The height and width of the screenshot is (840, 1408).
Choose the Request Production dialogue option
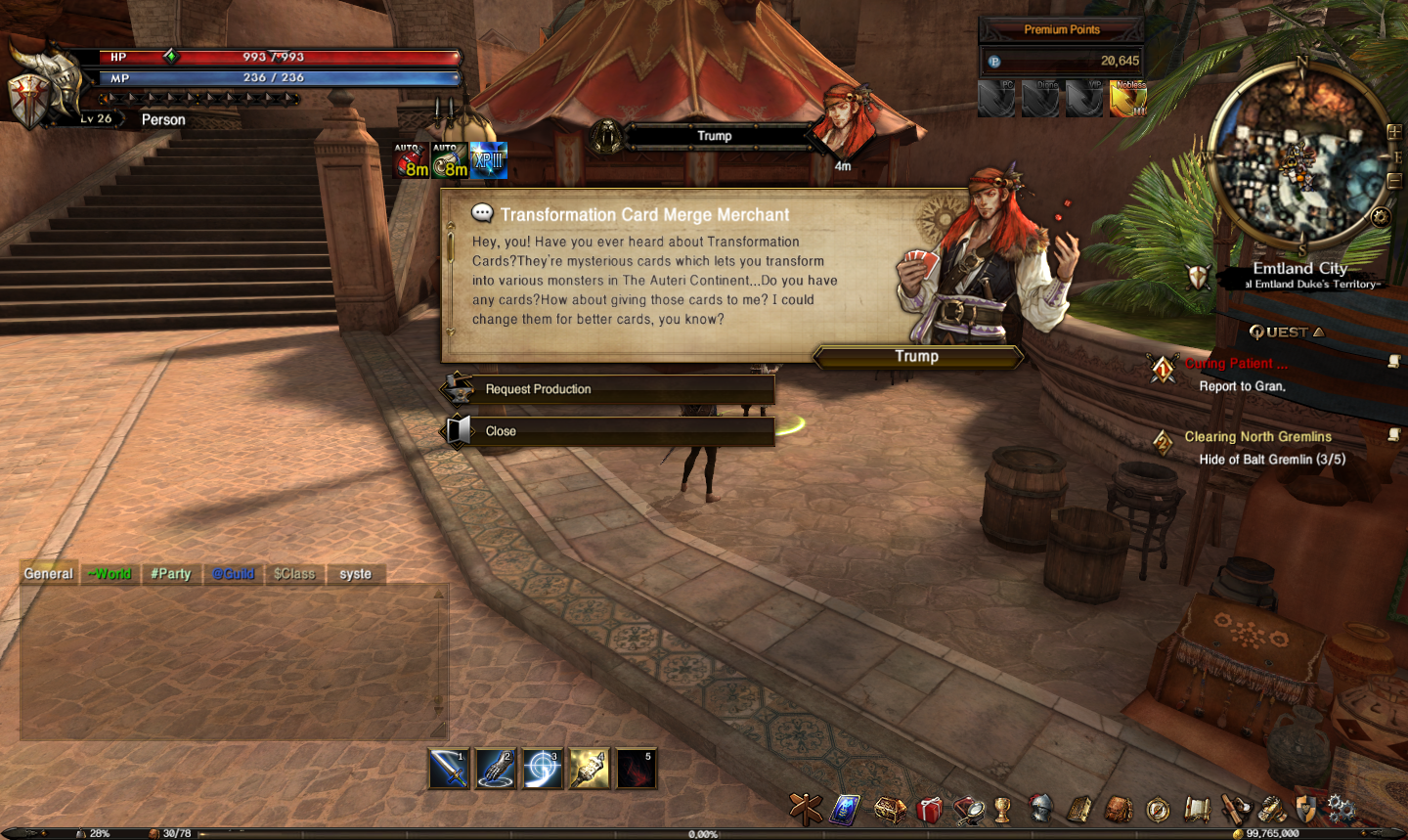pos(608,389)
